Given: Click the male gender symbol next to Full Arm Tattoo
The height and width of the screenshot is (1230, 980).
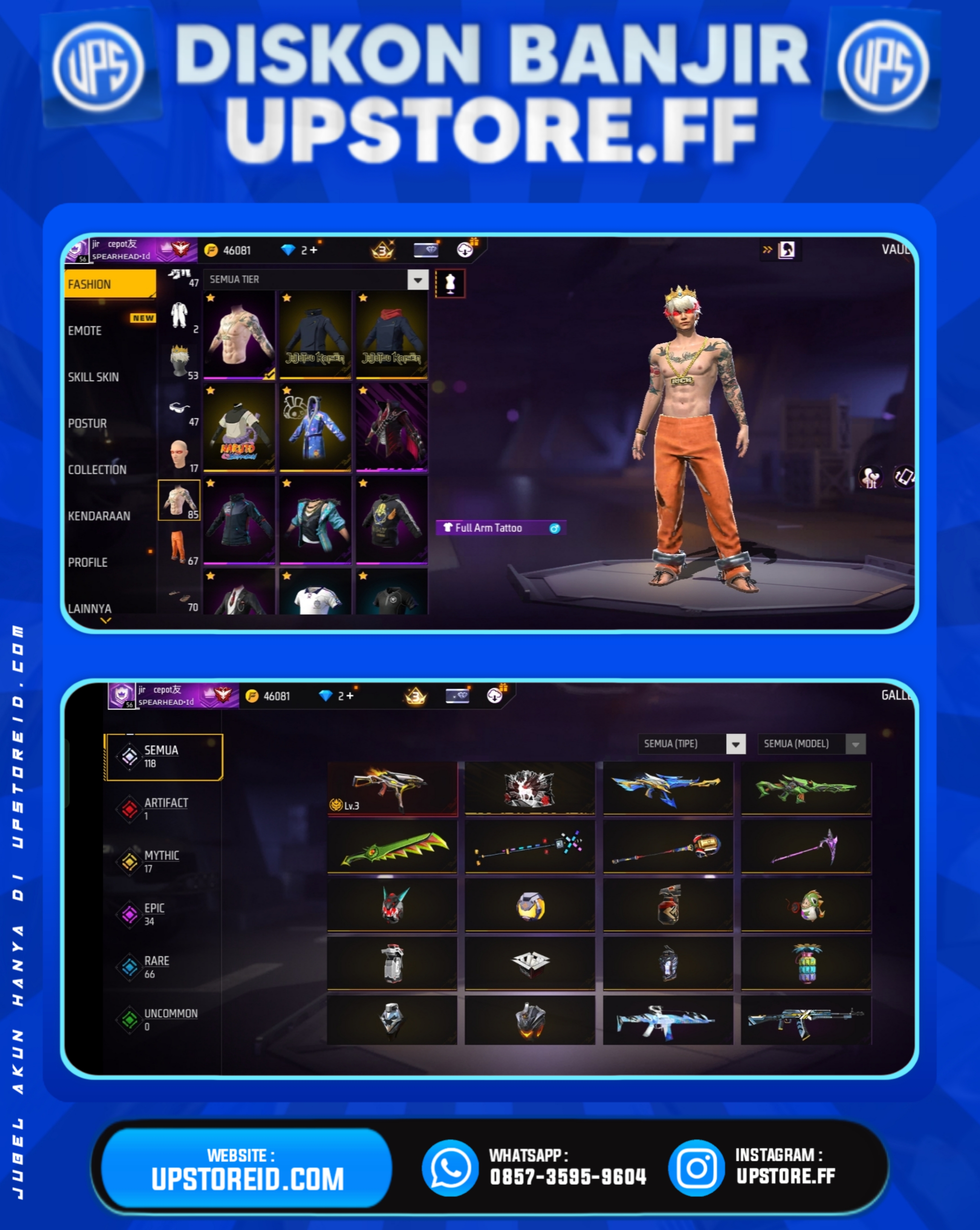Looking at the screenshot, I should coord(556,528).
